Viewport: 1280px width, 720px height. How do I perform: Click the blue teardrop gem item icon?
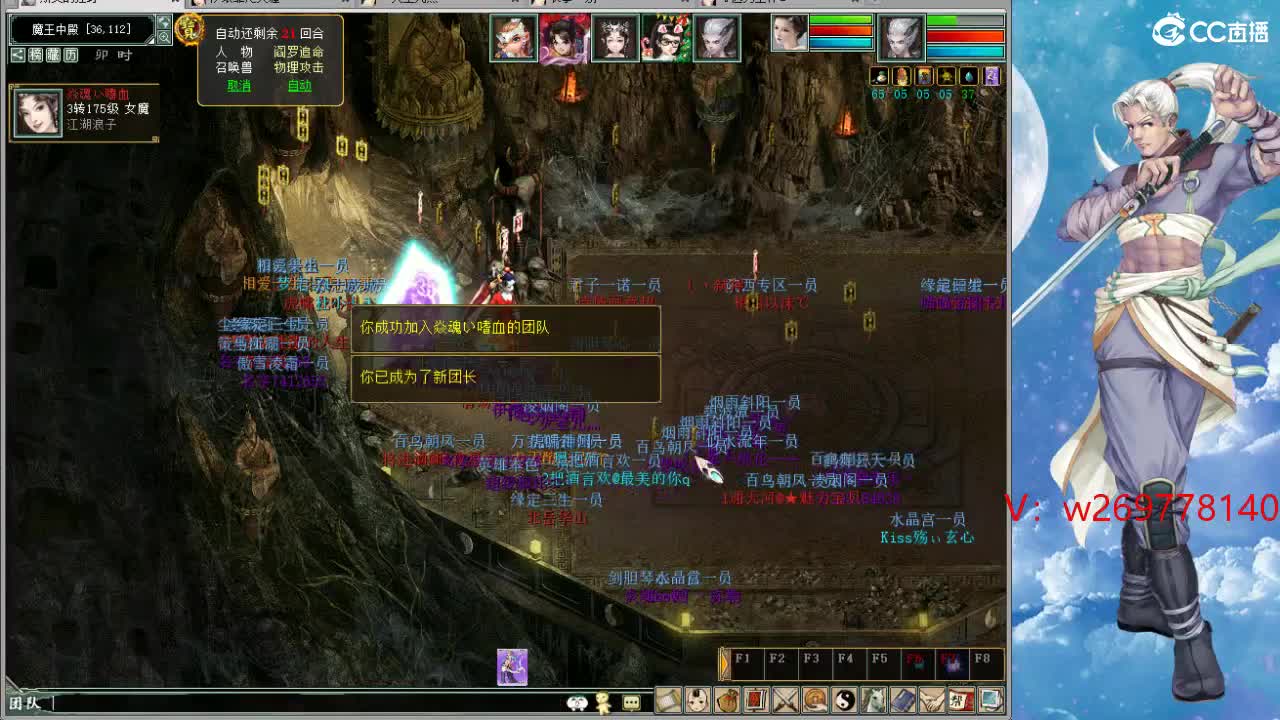pyautogui.click(x=968, y=76)
